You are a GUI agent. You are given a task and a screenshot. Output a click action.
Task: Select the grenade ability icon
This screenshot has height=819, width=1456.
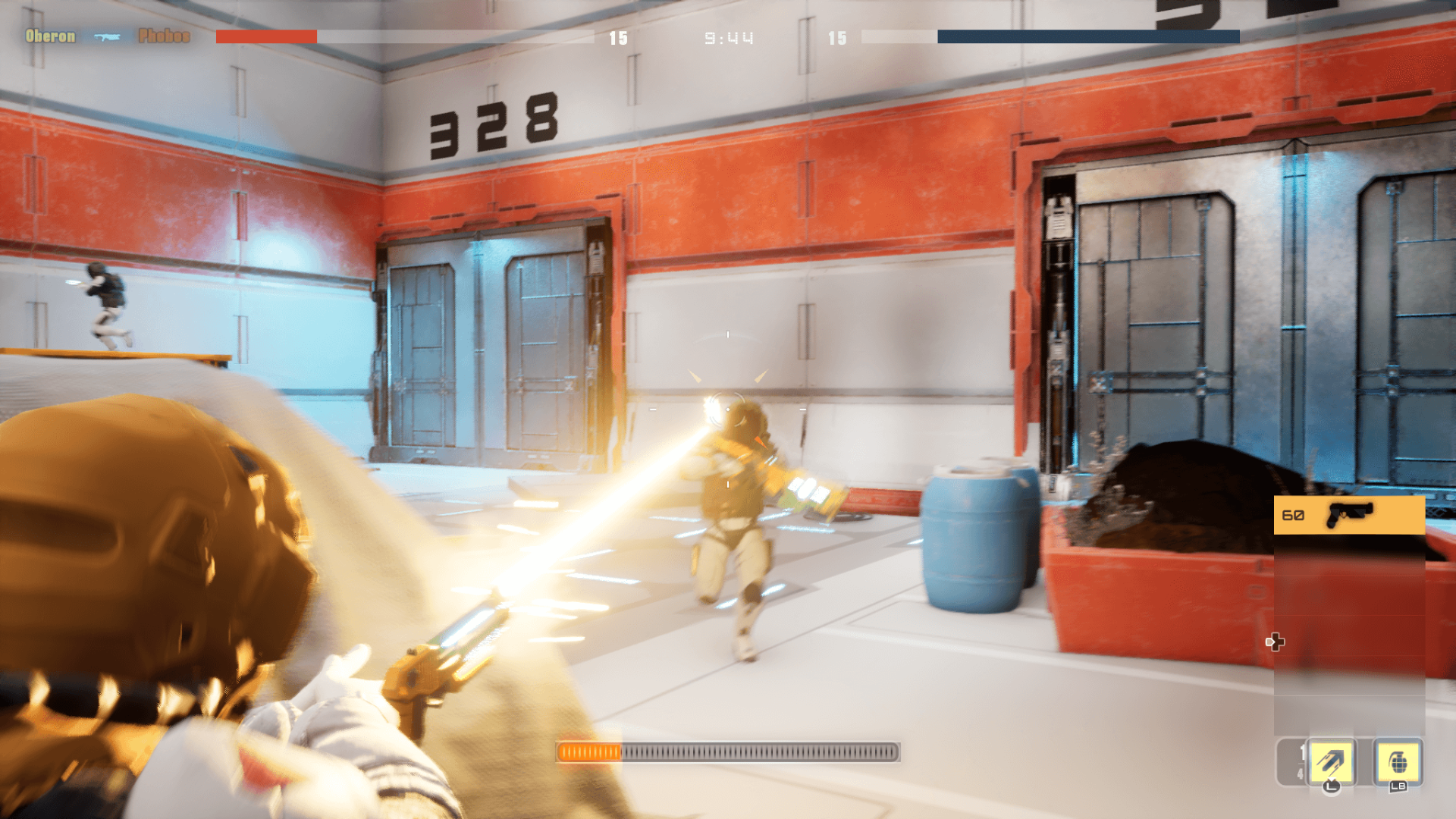coord(1398,761)
